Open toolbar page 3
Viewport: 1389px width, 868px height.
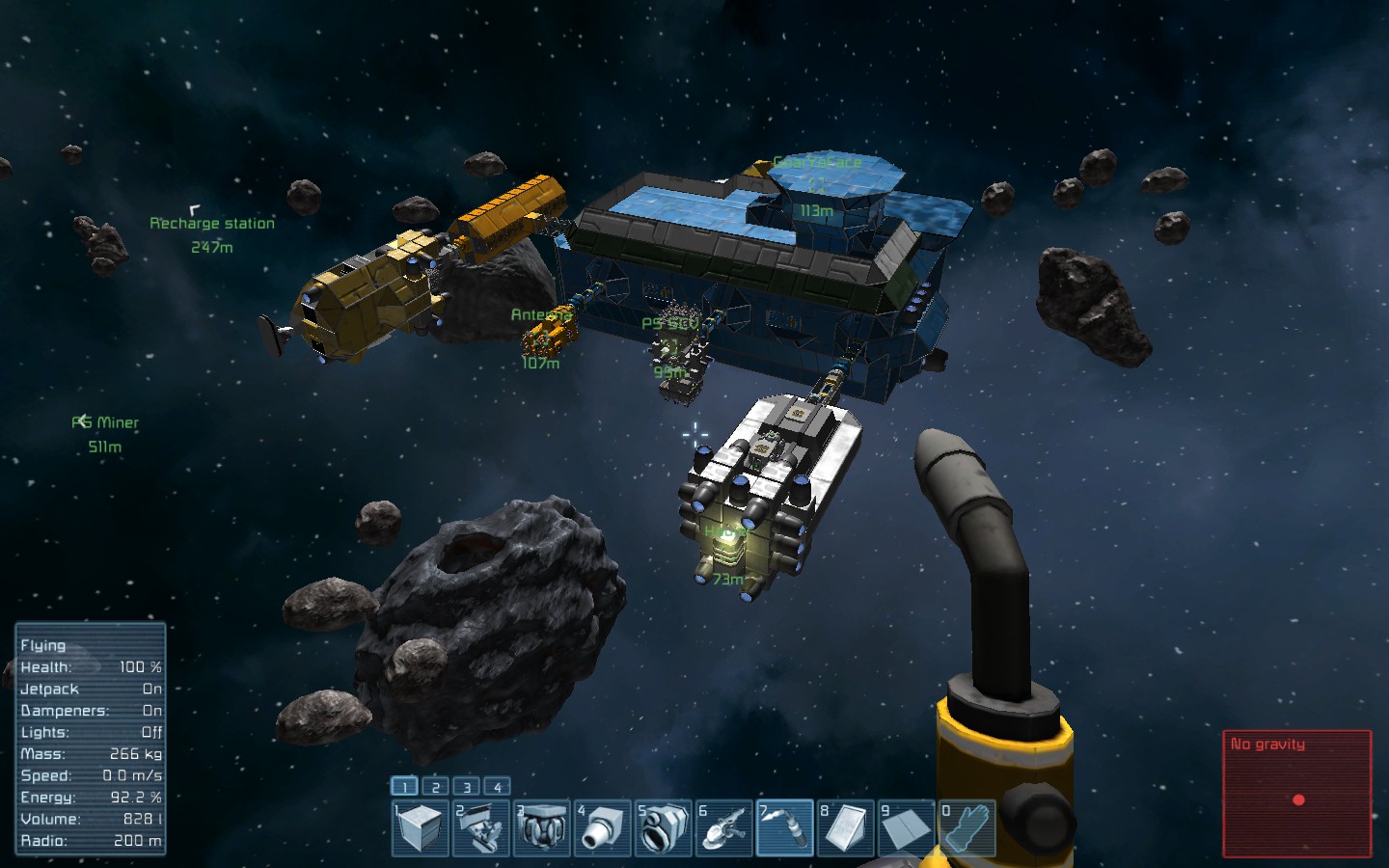point(467,787)
